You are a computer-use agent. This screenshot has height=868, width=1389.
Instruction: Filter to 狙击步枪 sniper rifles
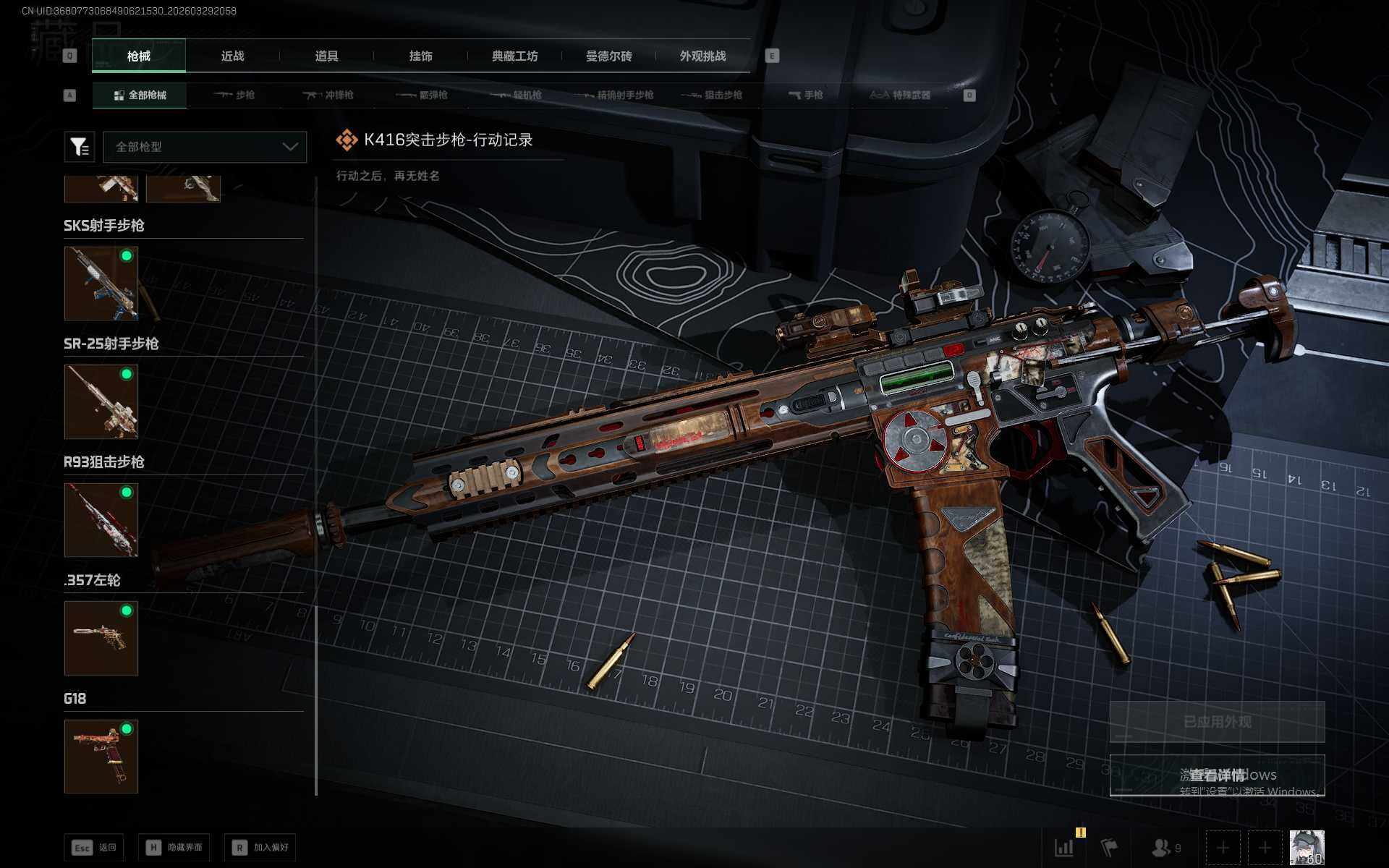[713, 95]
